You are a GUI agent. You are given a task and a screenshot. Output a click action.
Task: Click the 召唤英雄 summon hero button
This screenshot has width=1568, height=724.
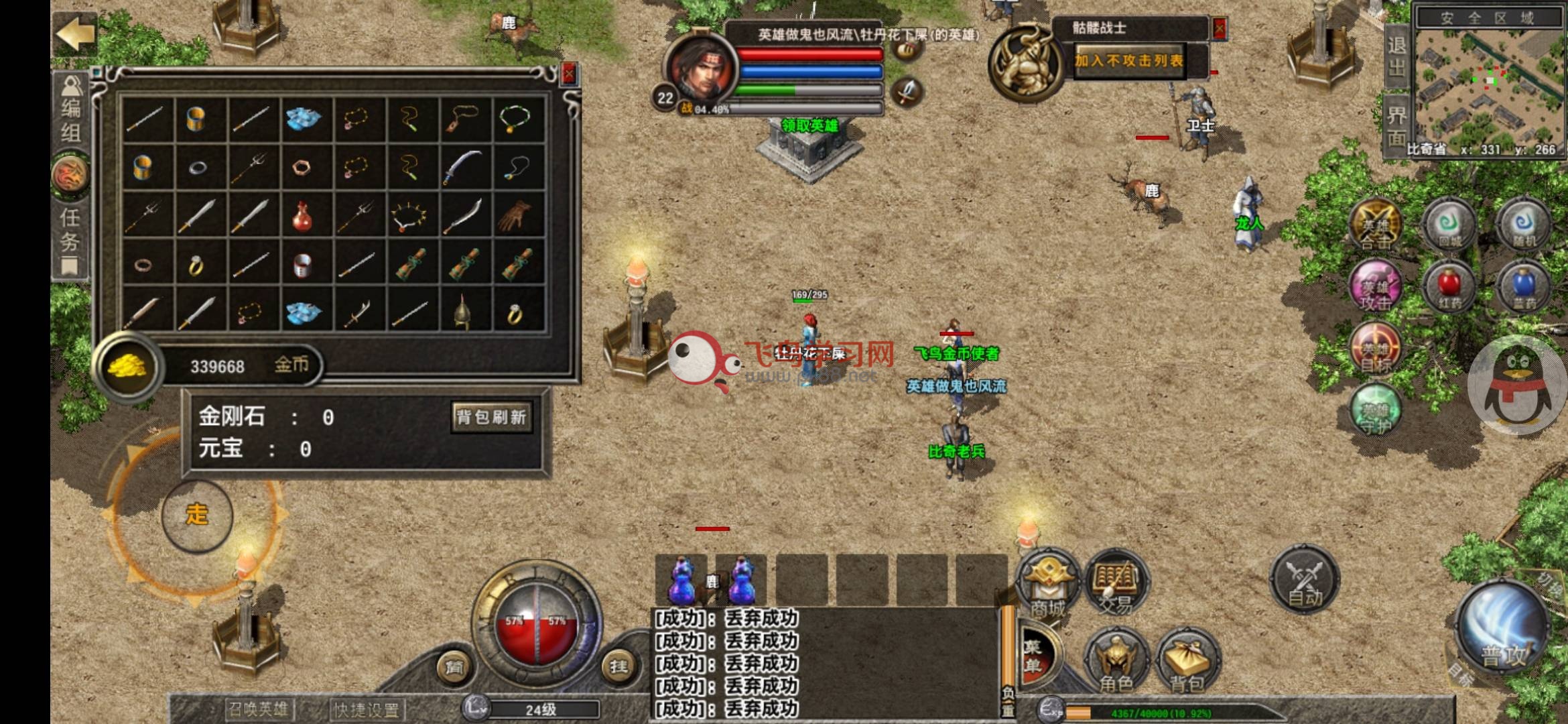click(x=258, y=709)
